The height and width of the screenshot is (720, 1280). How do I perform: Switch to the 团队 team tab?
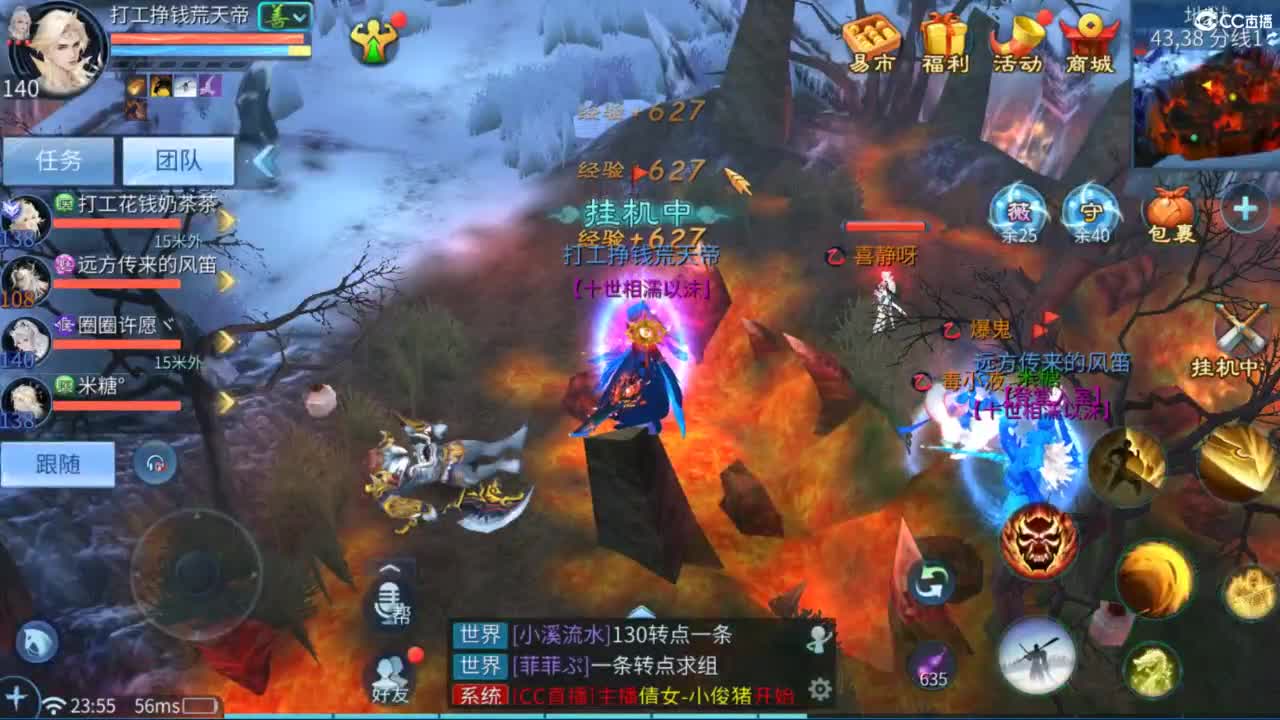click(178, 160)
